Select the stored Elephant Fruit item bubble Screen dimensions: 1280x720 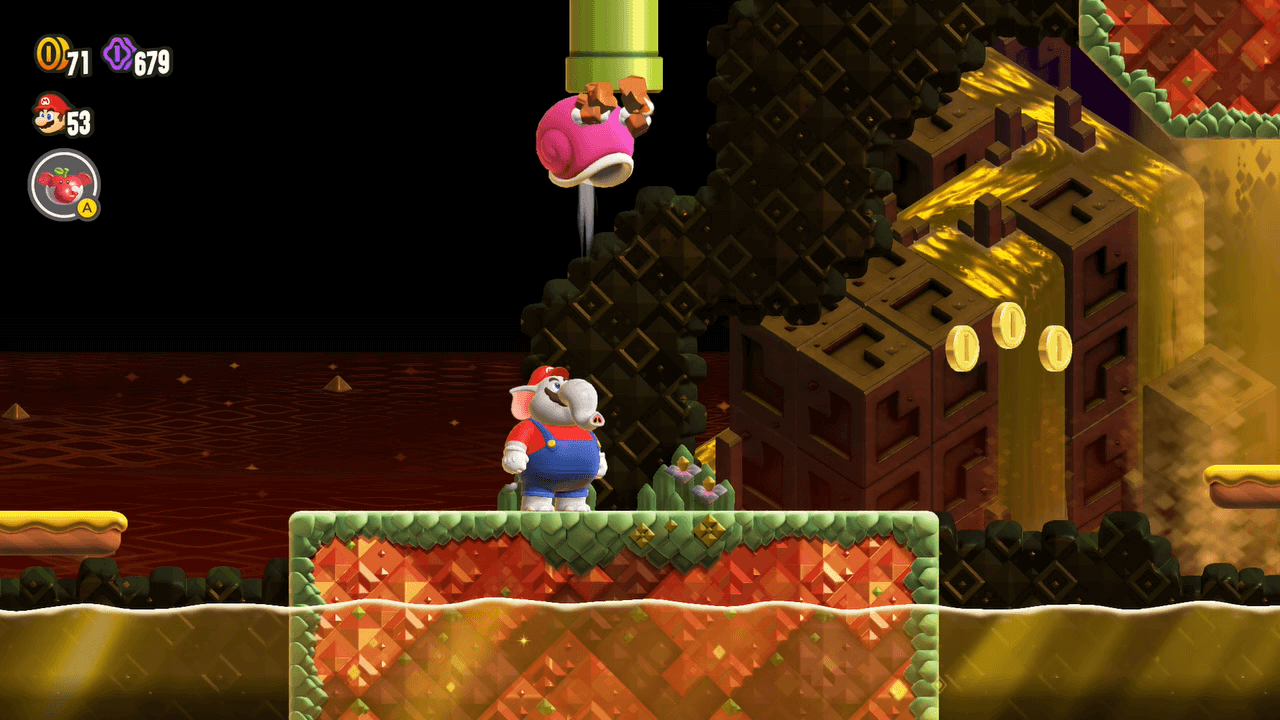(64, 185)
